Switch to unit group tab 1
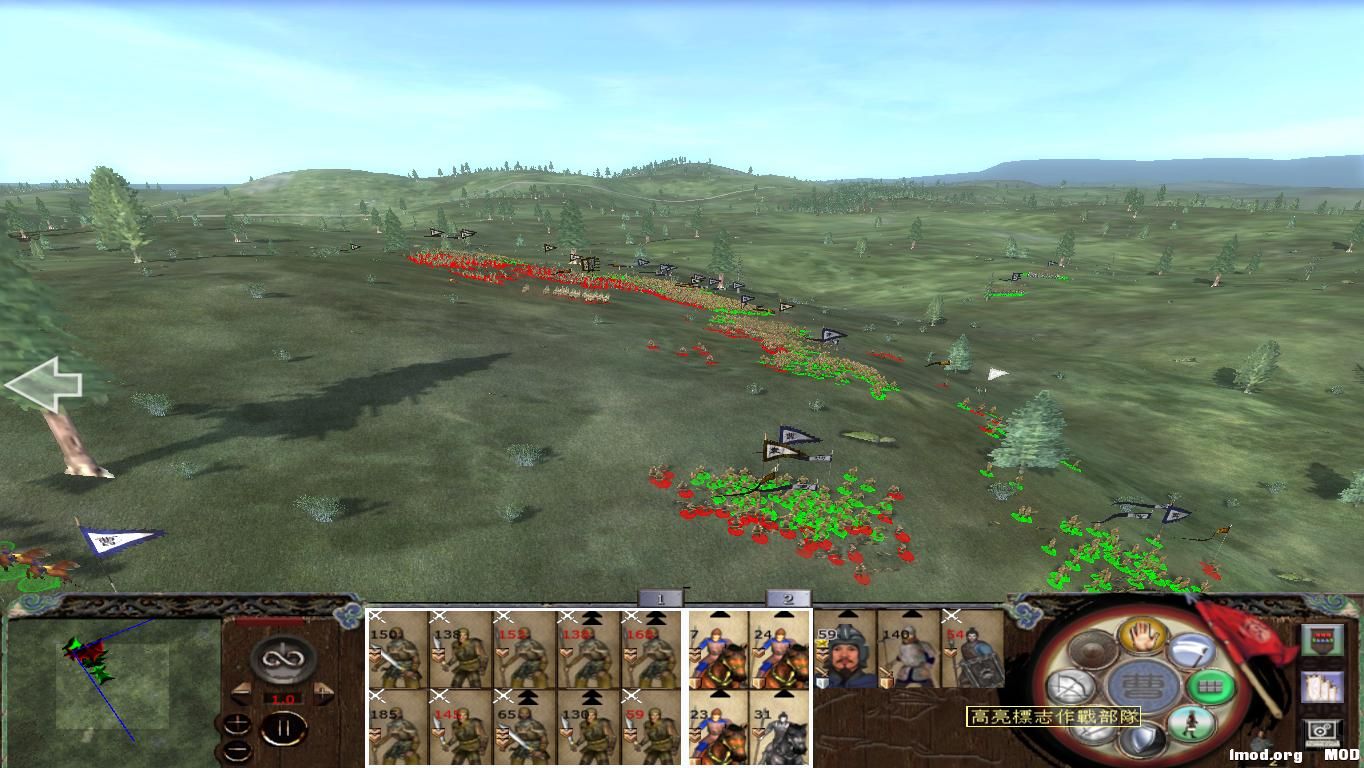The image size is (1364, 768). (x=660, y=597)
